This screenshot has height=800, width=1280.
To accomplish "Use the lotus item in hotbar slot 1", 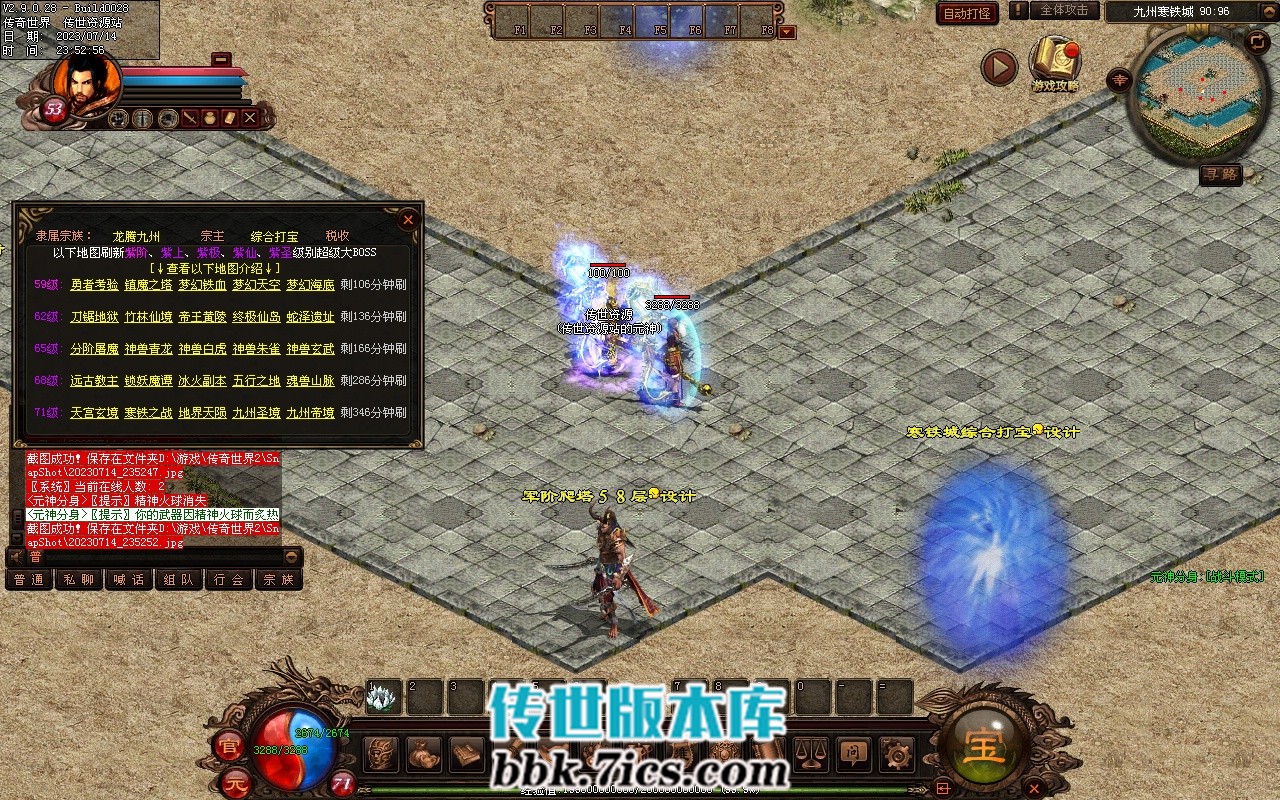I will [382, 697].
